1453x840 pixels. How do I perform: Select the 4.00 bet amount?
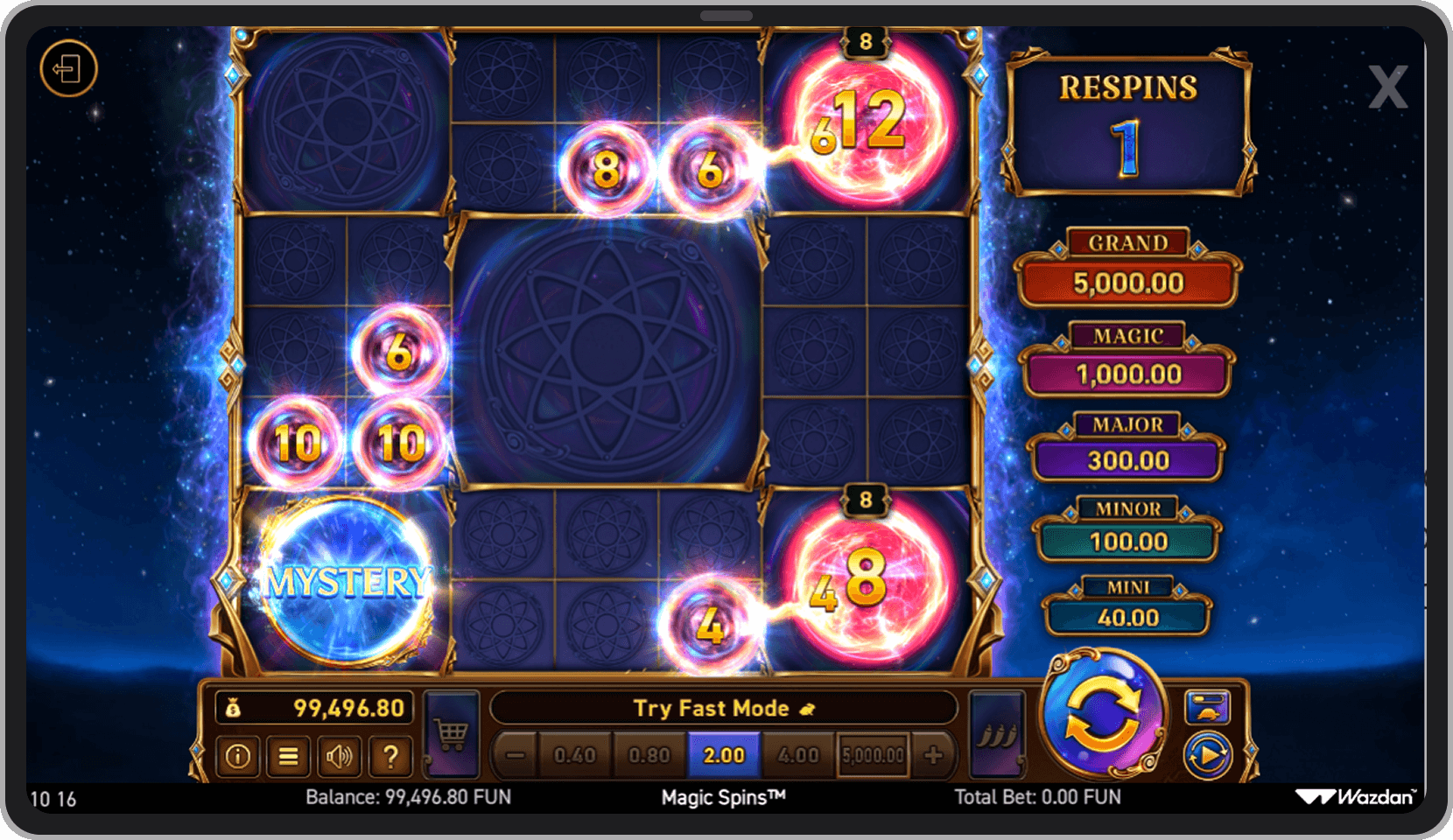point(797,754)
